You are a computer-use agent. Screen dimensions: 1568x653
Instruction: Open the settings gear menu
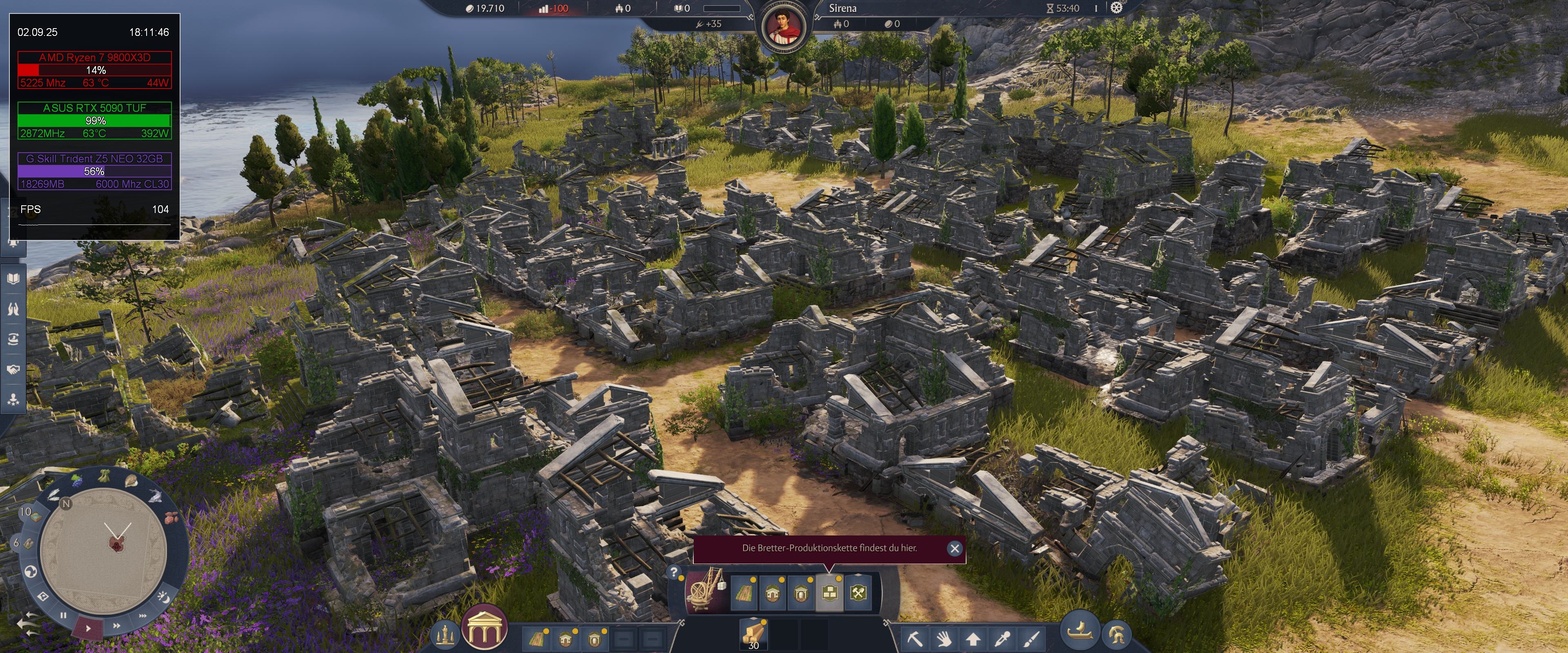(x=1116, y=8)
